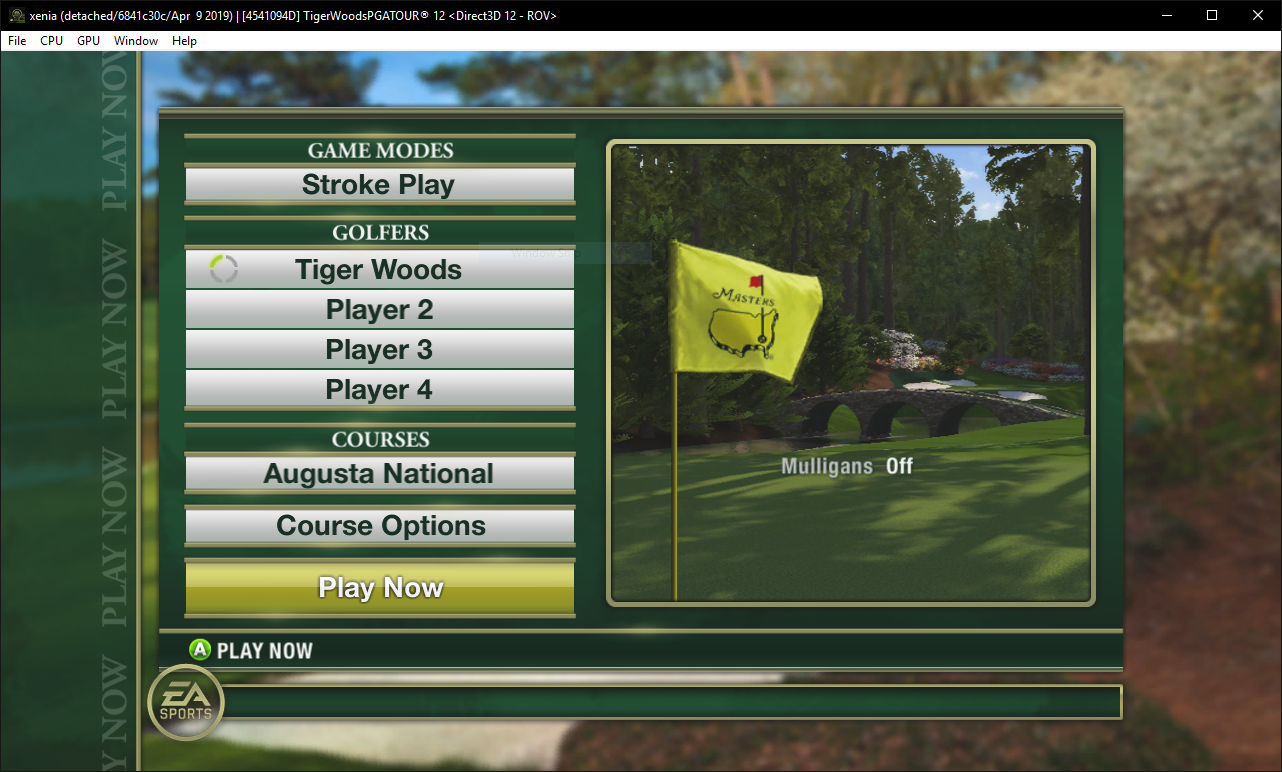Close the xenia emulator window

[1258, 15]
